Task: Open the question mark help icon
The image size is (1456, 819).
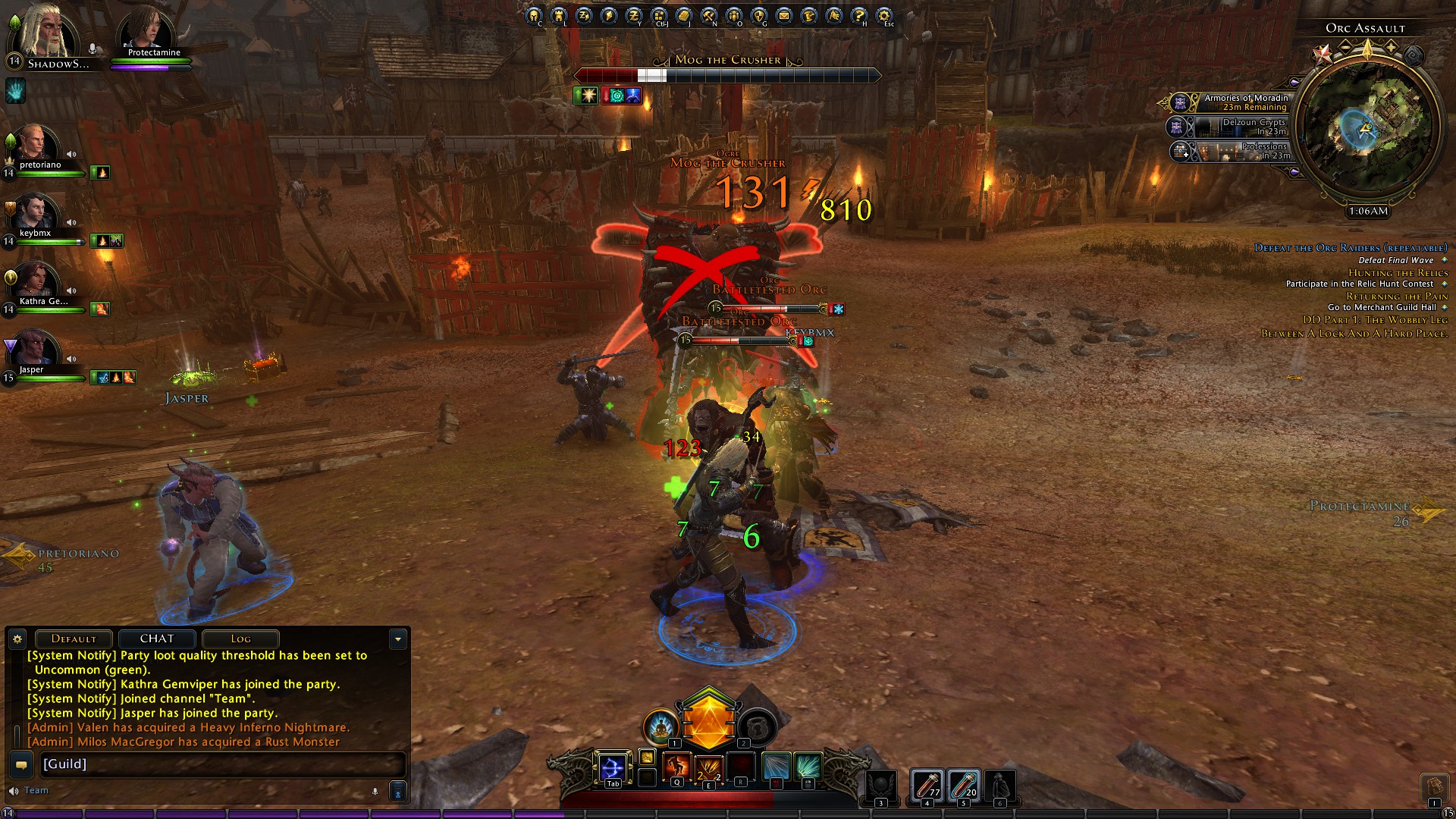Action: point(859,15)
